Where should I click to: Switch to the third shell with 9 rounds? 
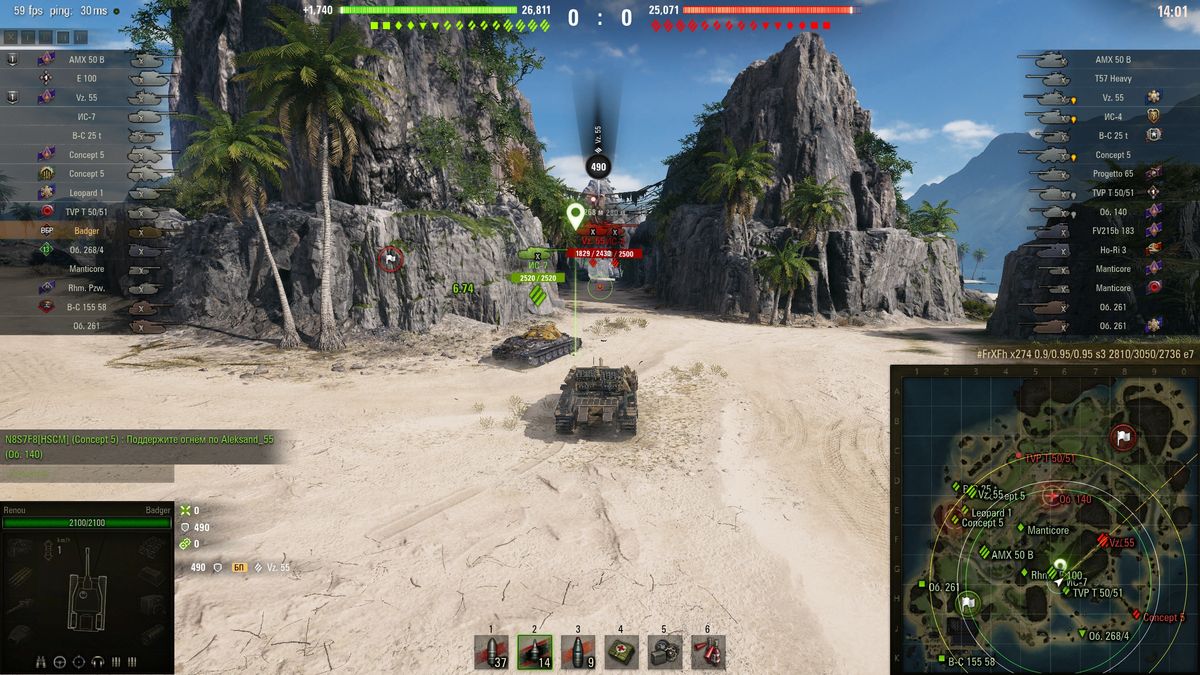pos(577,651)
